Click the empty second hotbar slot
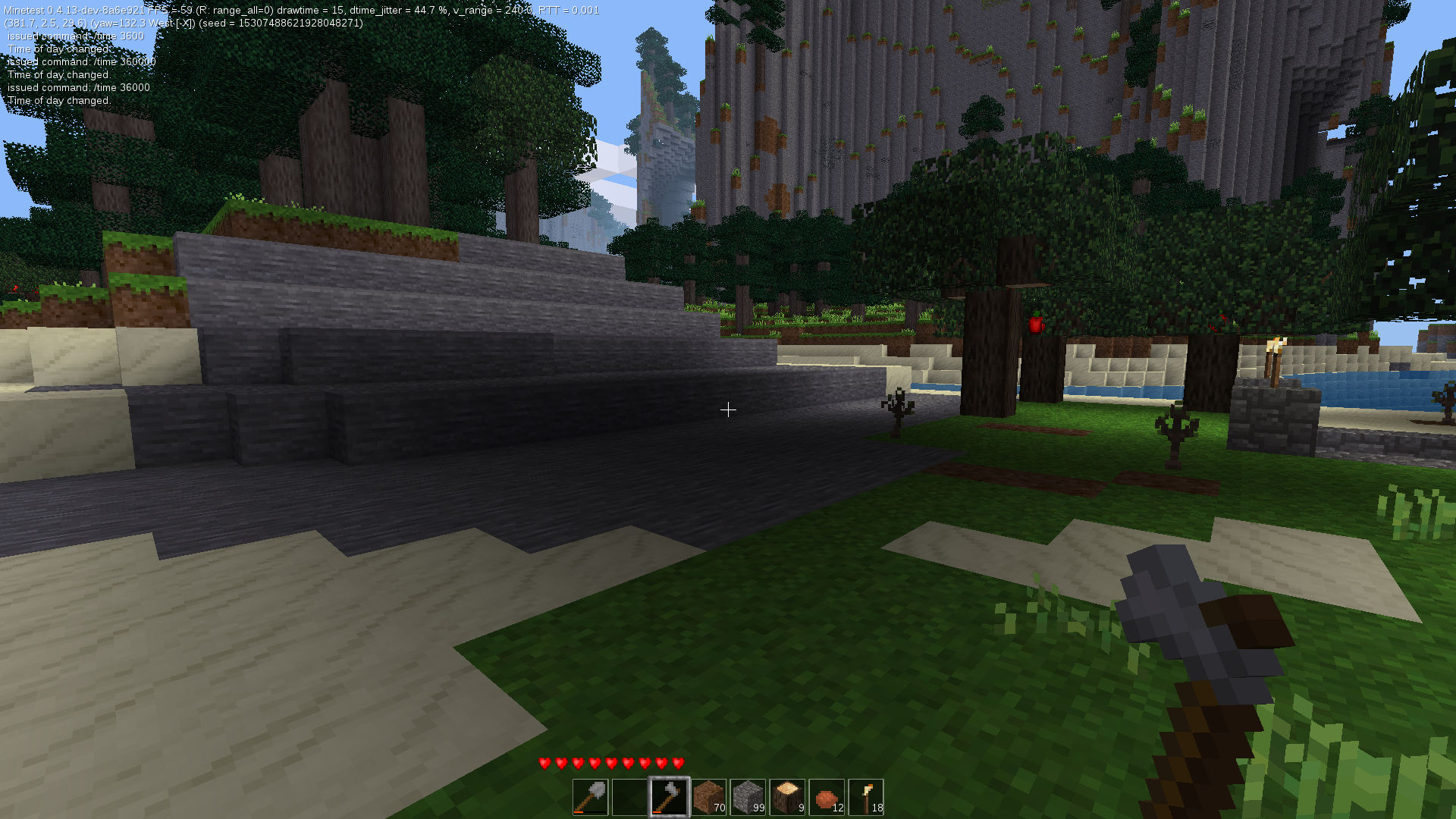The width and height of the screenshot is (1456, 819). pyautogui.click(x=629, y=796)
